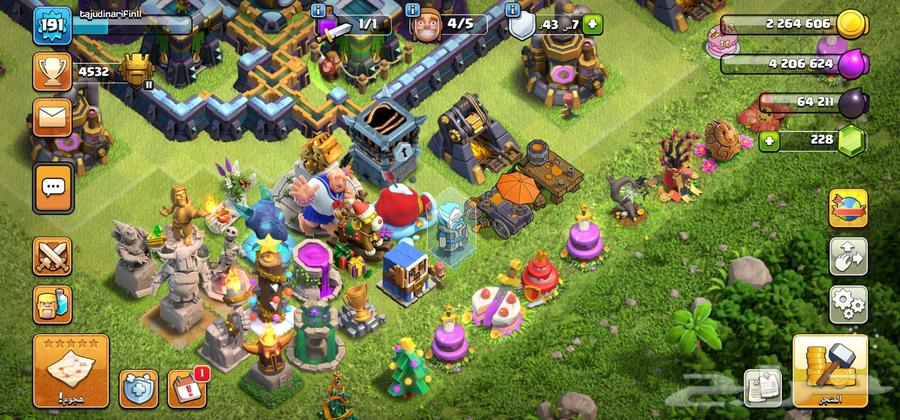Tap the trophy count icon
900x420 pixels.
coord(50,70)
